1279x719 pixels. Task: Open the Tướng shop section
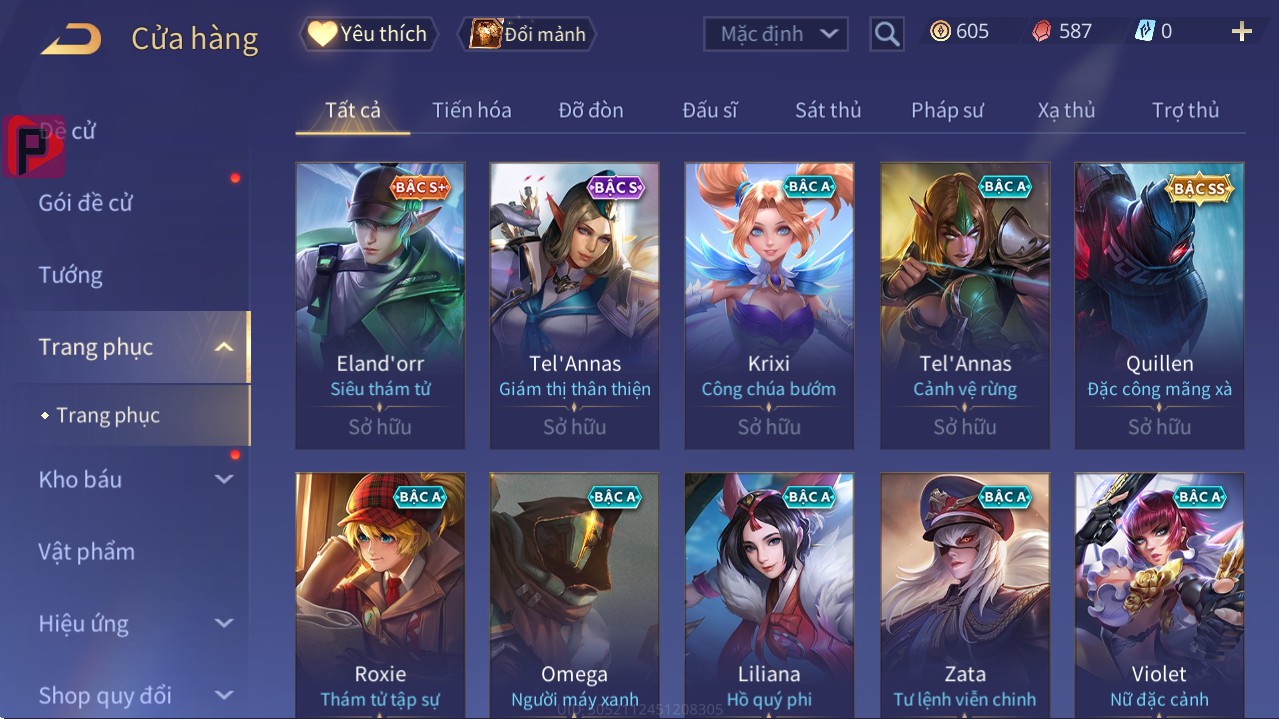click(71, 275)
